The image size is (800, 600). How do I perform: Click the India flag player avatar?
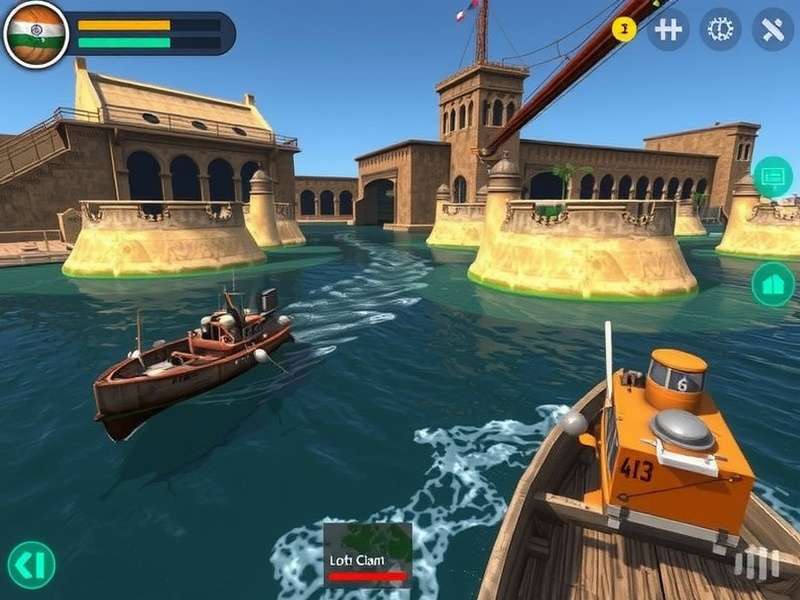click(x=36, y=34)
